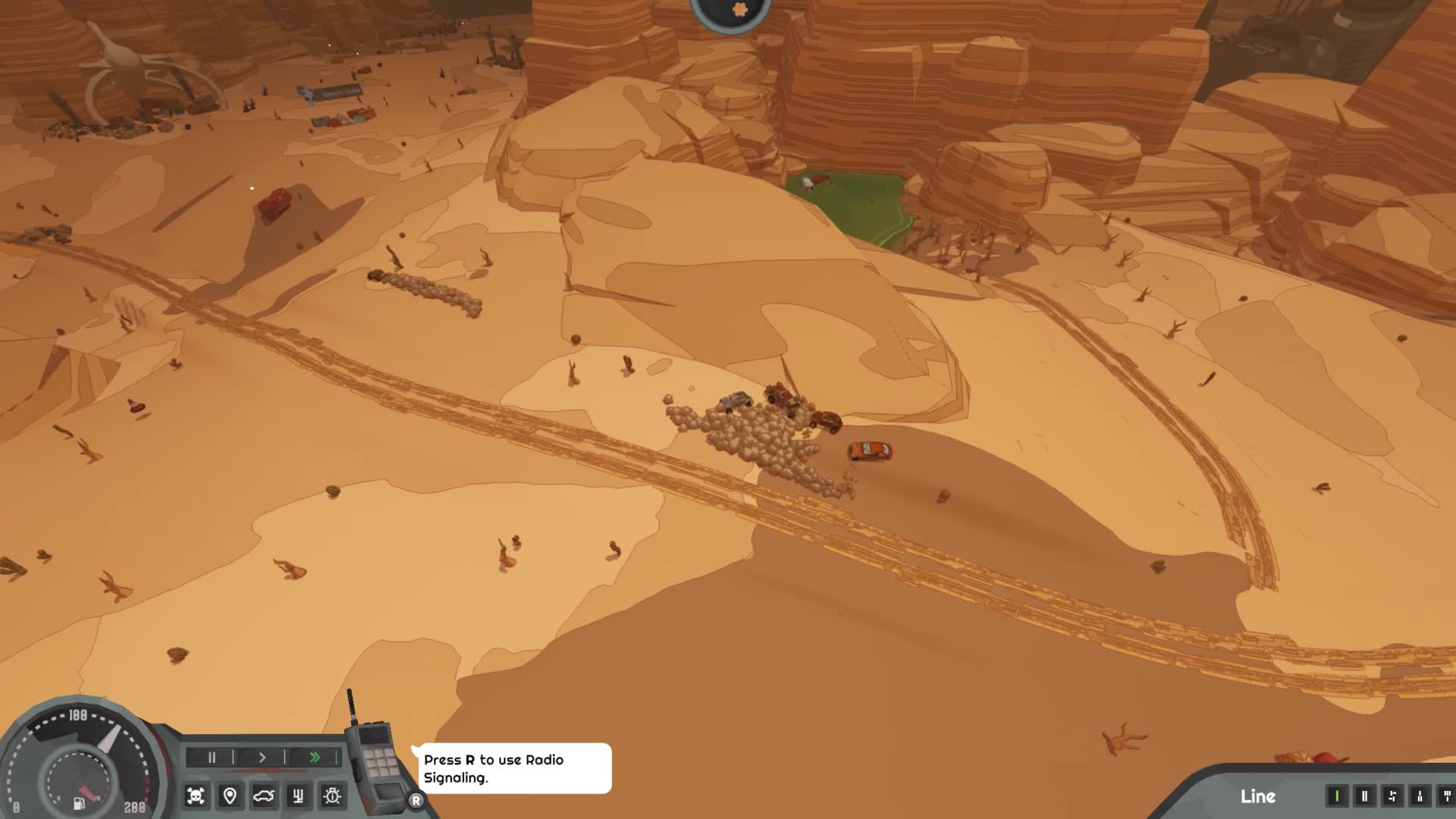Click the orange car behind the convoy
This screenshot has height=819, width=1456.
870,450
